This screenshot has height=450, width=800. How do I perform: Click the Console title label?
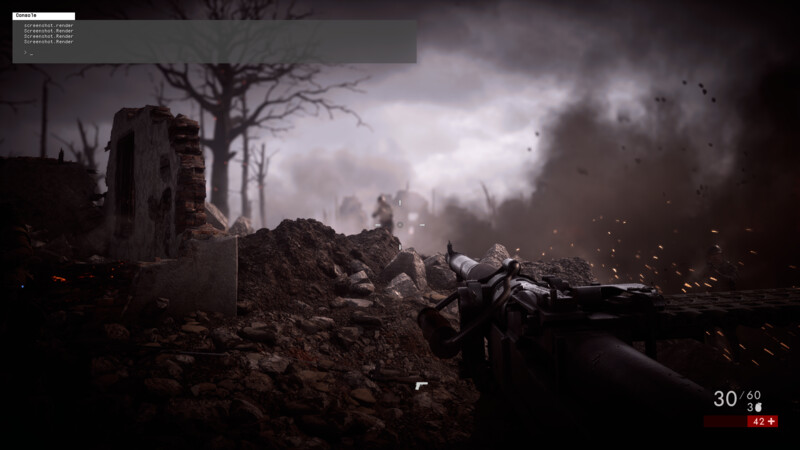click(22, 16)
